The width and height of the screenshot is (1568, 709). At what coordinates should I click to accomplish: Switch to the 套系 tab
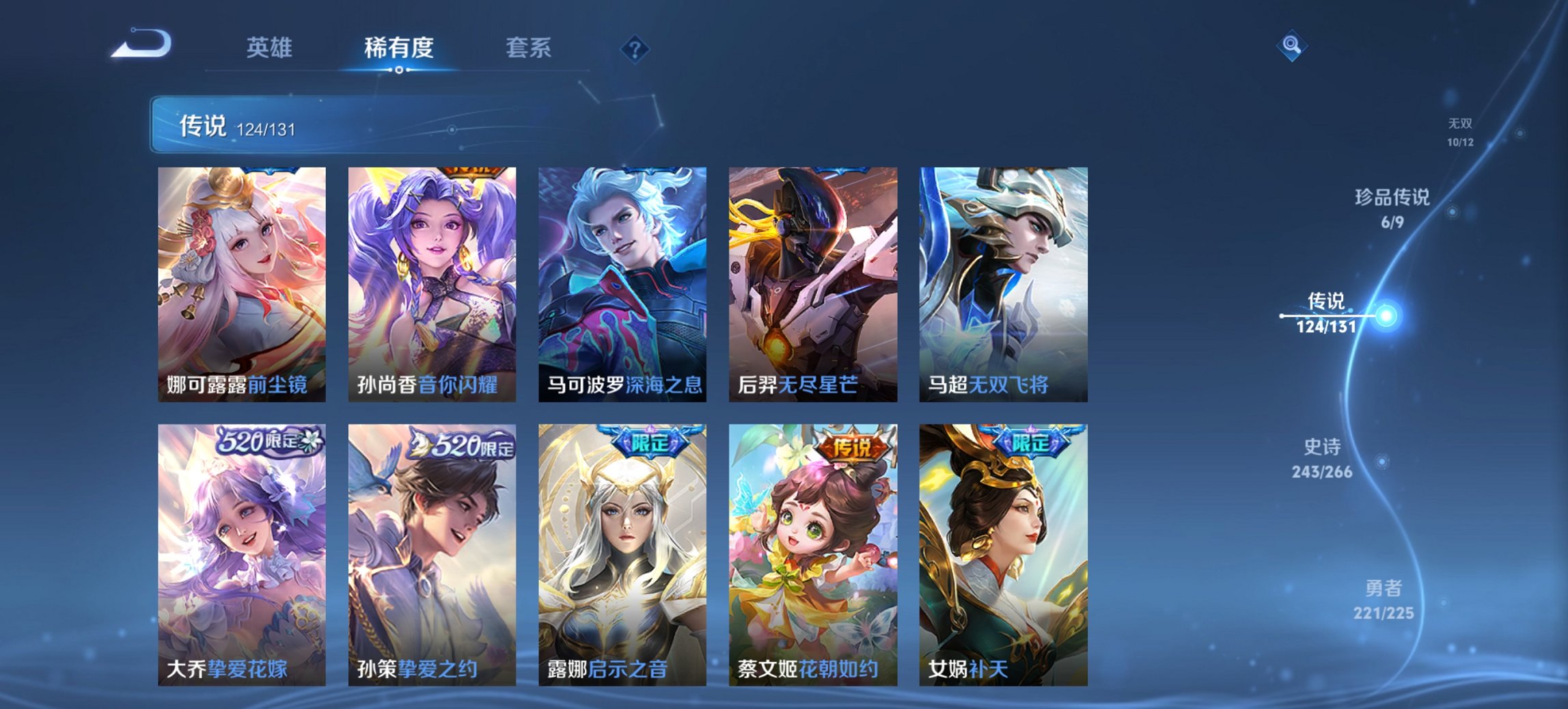pos(528,48)
